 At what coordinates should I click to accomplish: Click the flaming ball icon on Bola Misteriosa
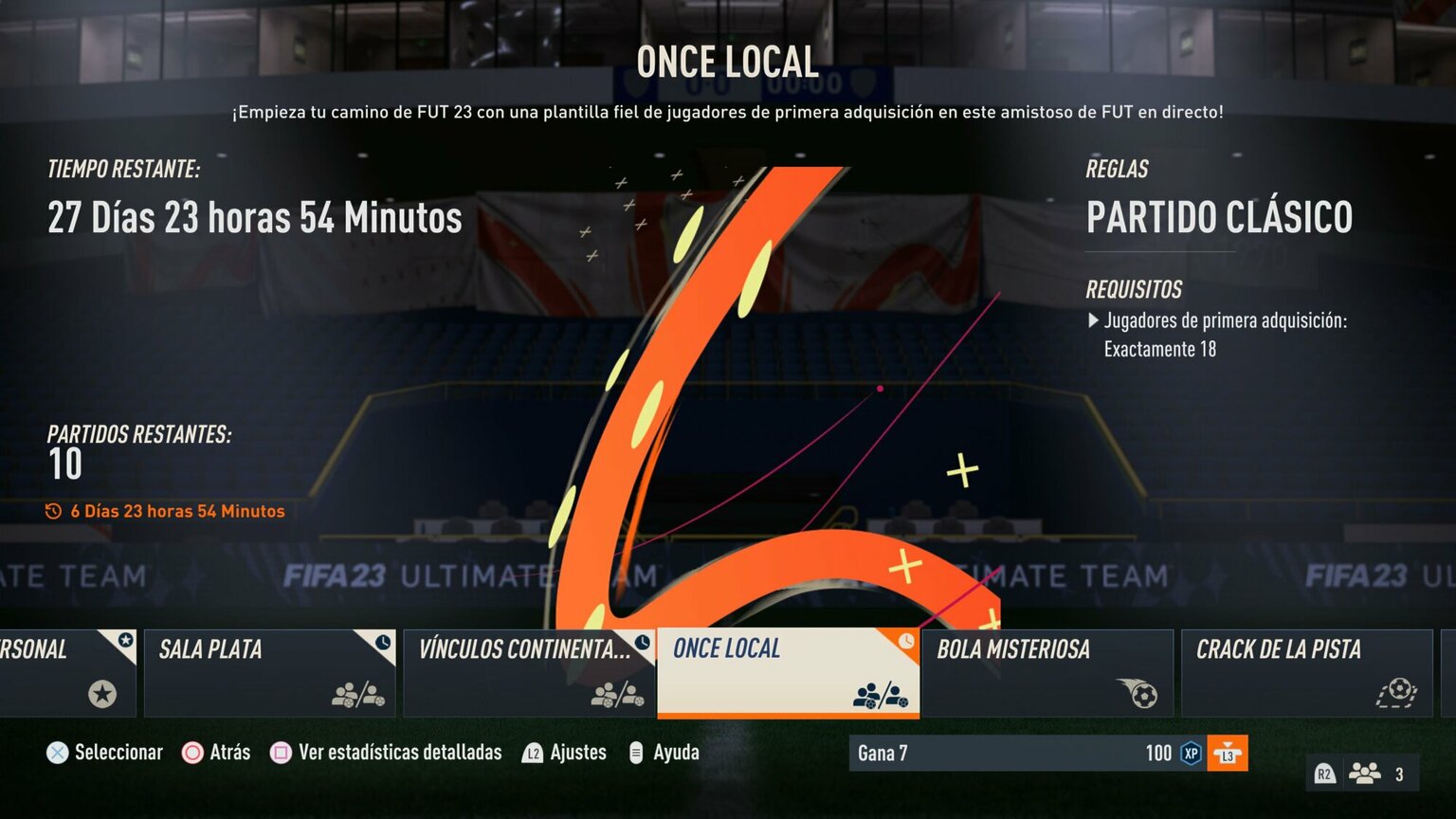point(1141,695)
